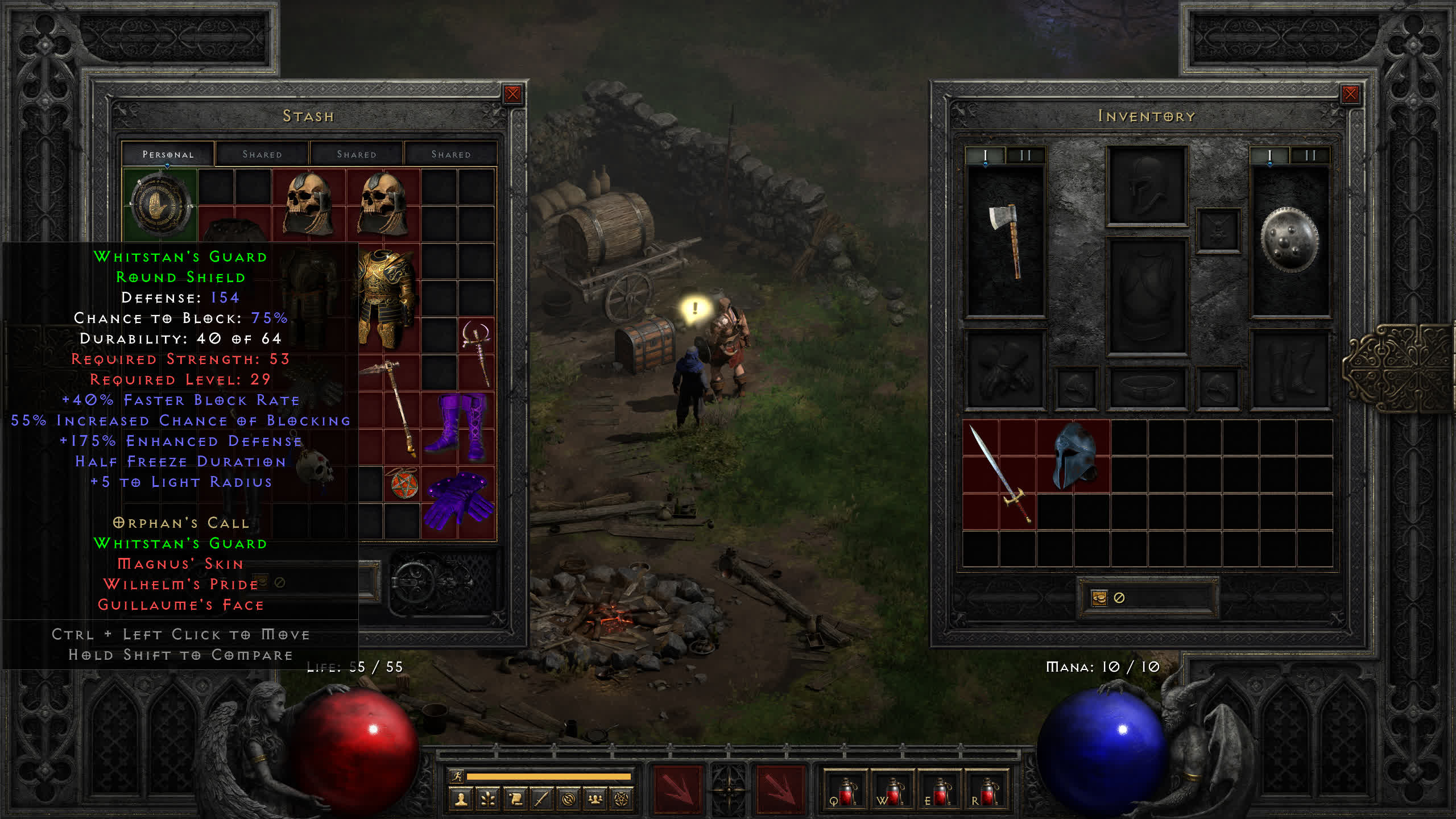Select the red pentagram amulet
The height and width of the screenshot is (819, 1456).
point(403,485)
